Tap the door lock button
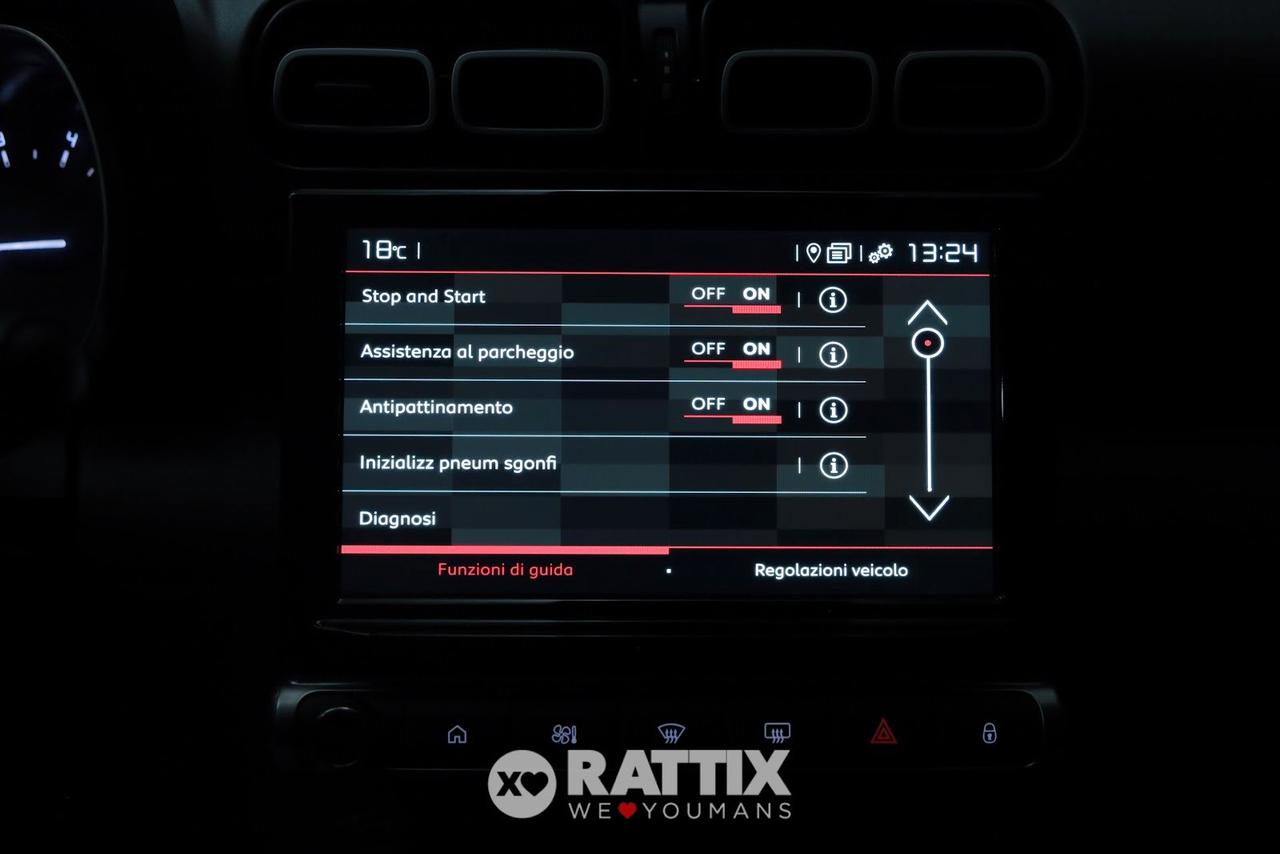This screenshot has width=1280, height=854. pos(989,733)
